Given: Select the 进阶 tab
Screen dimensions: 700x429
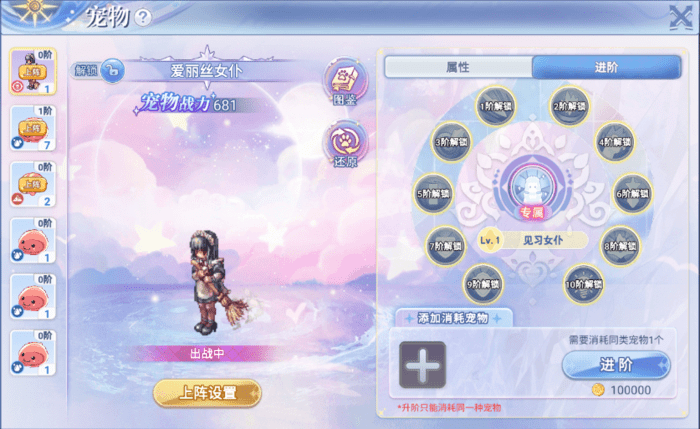Looking at the screenshot, I should pyautogui.click(x=606, y=66).
